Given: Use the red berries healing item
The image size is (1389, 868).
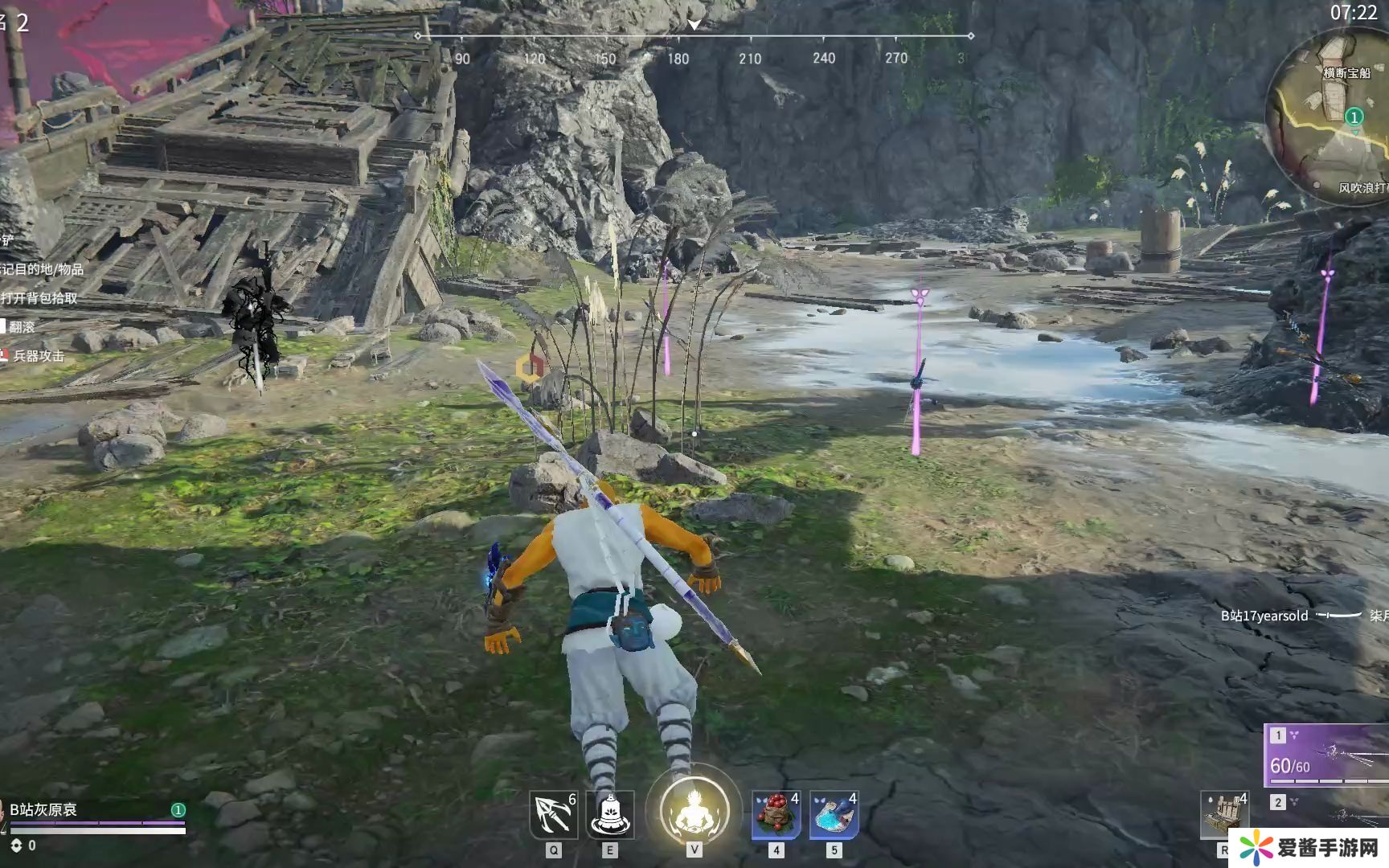Looking at the screenshot, I should [x=776, y=815].
